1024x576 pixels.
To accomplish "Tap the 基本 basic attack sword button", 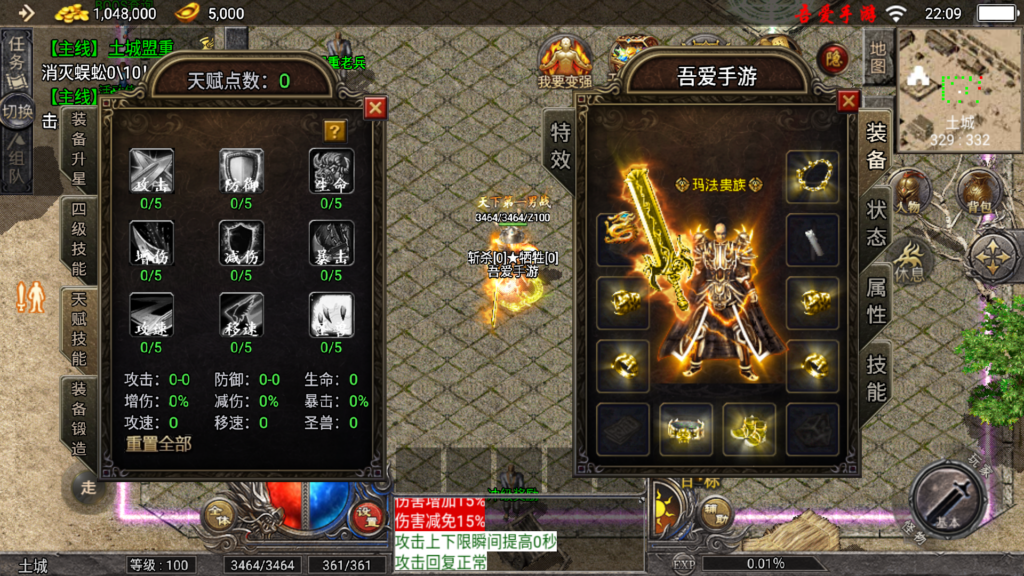I will (947, 500).
